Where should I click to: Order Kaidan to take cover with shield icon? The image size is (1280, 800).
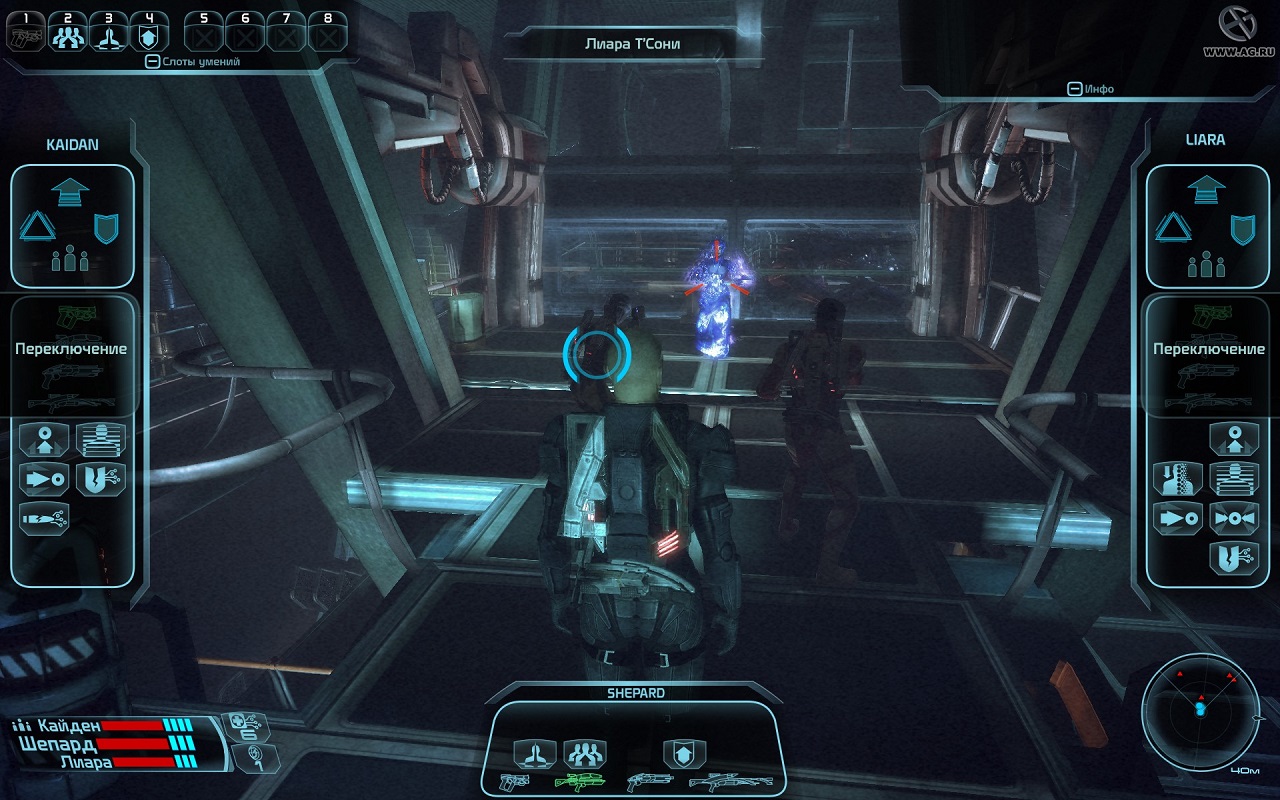106,229
